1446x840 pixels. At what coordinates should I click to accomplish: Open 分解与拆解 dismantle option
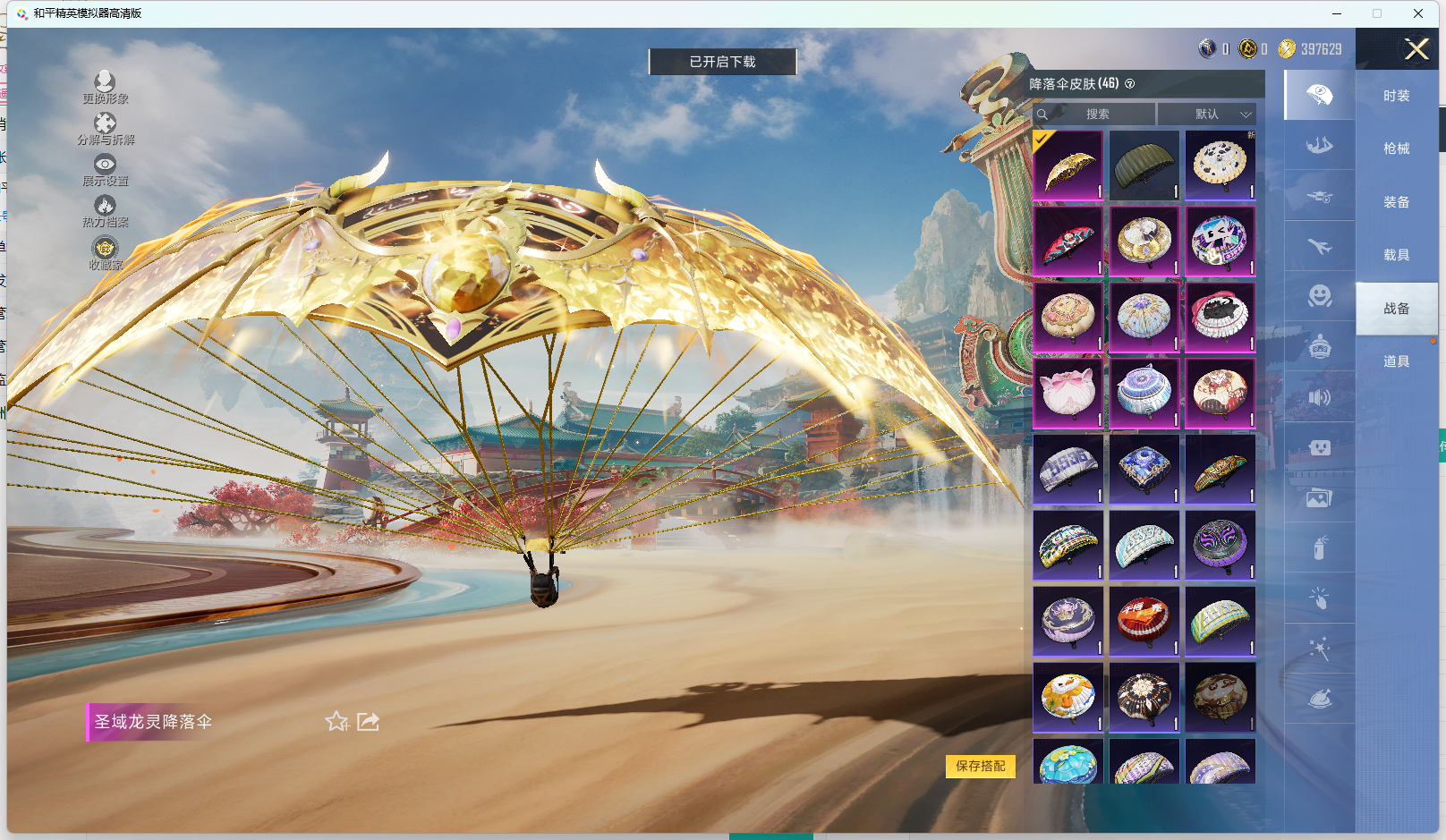[105, 129]
